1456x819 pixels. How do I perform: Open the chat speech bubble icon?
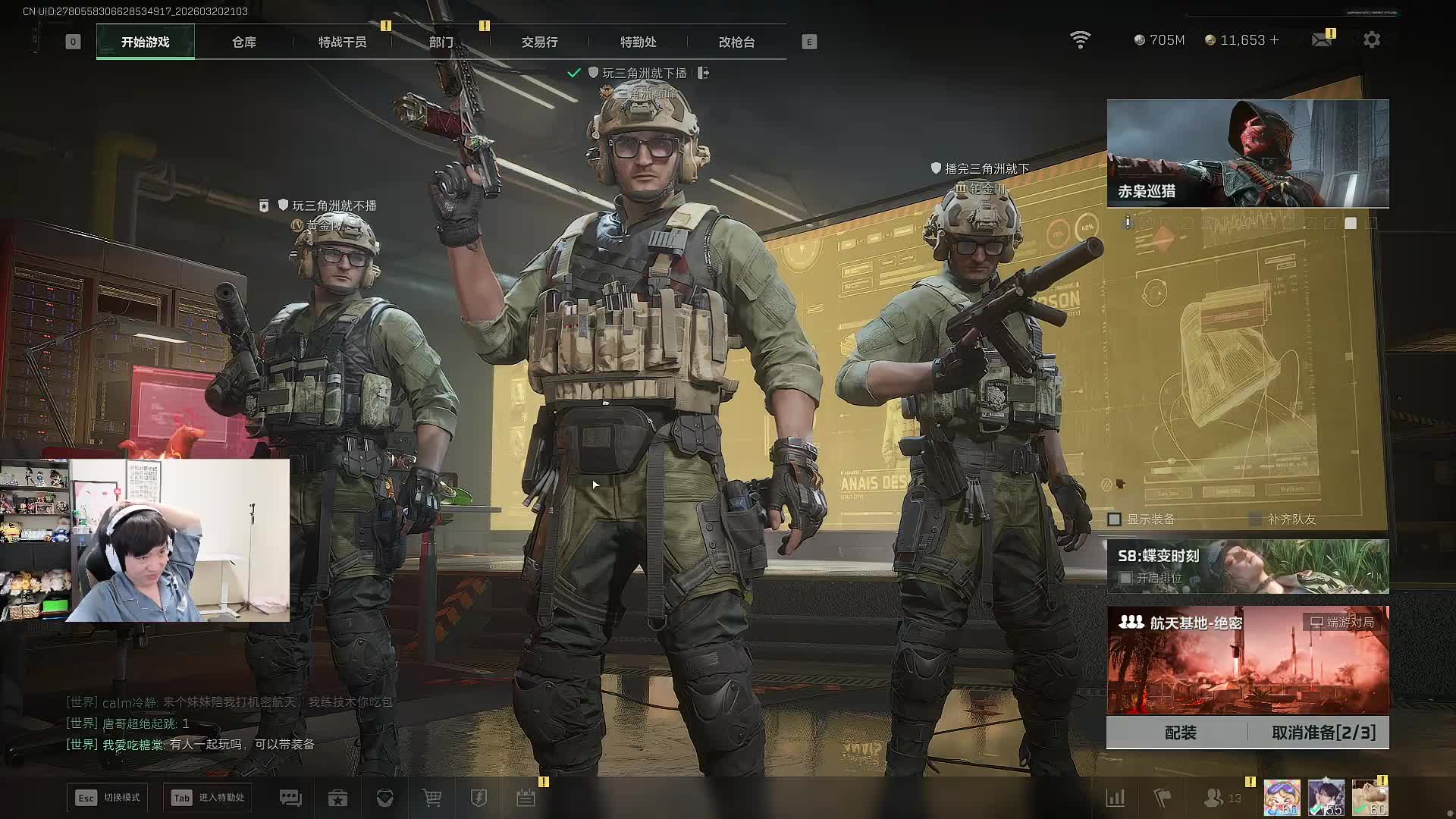click(290, 798)
